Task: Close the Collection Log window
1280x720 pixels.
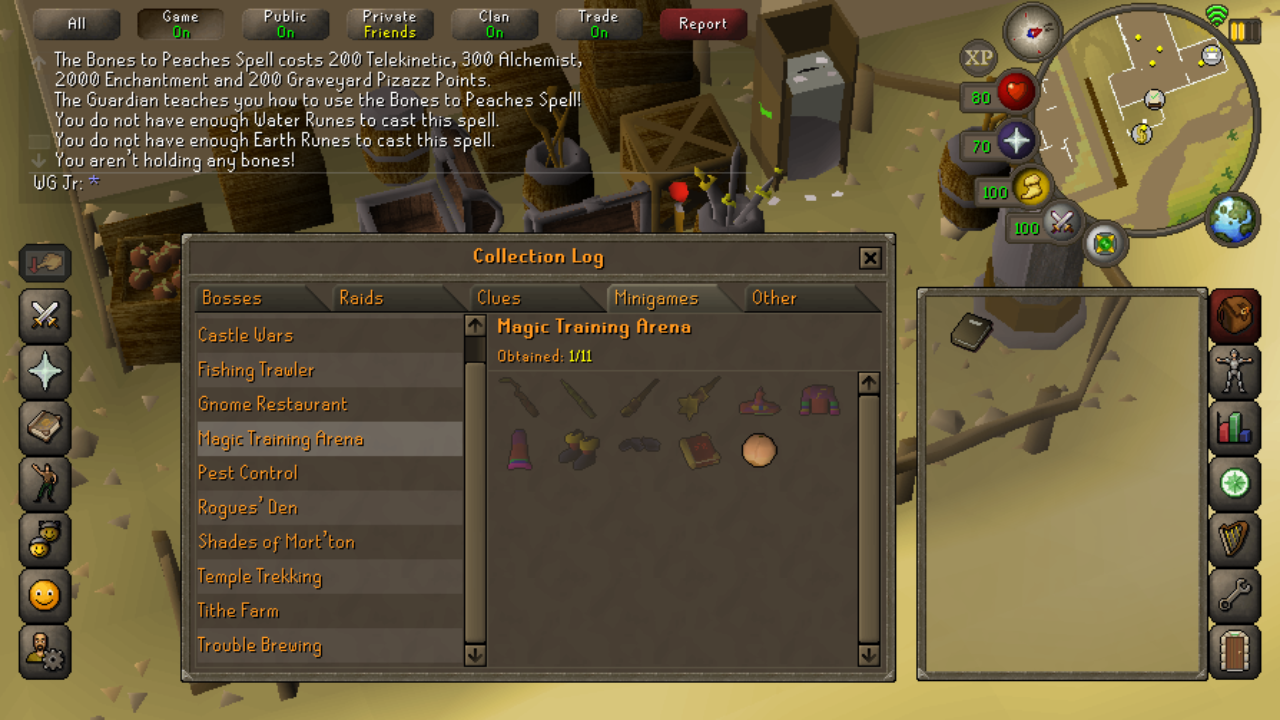Action: tap(870, 258)
